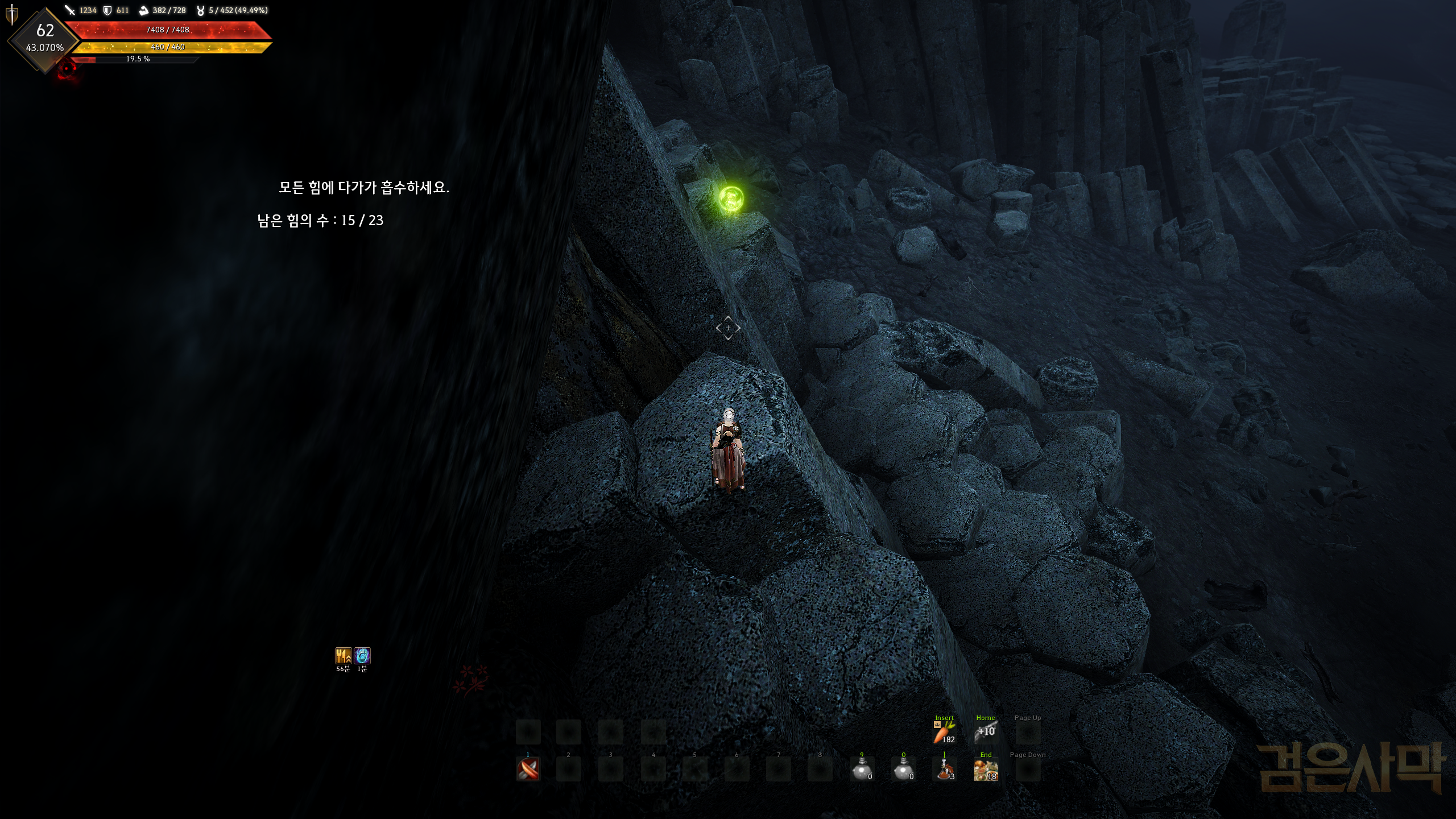Click the sword and shield emblem
1456x819 pixels.
coord(11,15)
